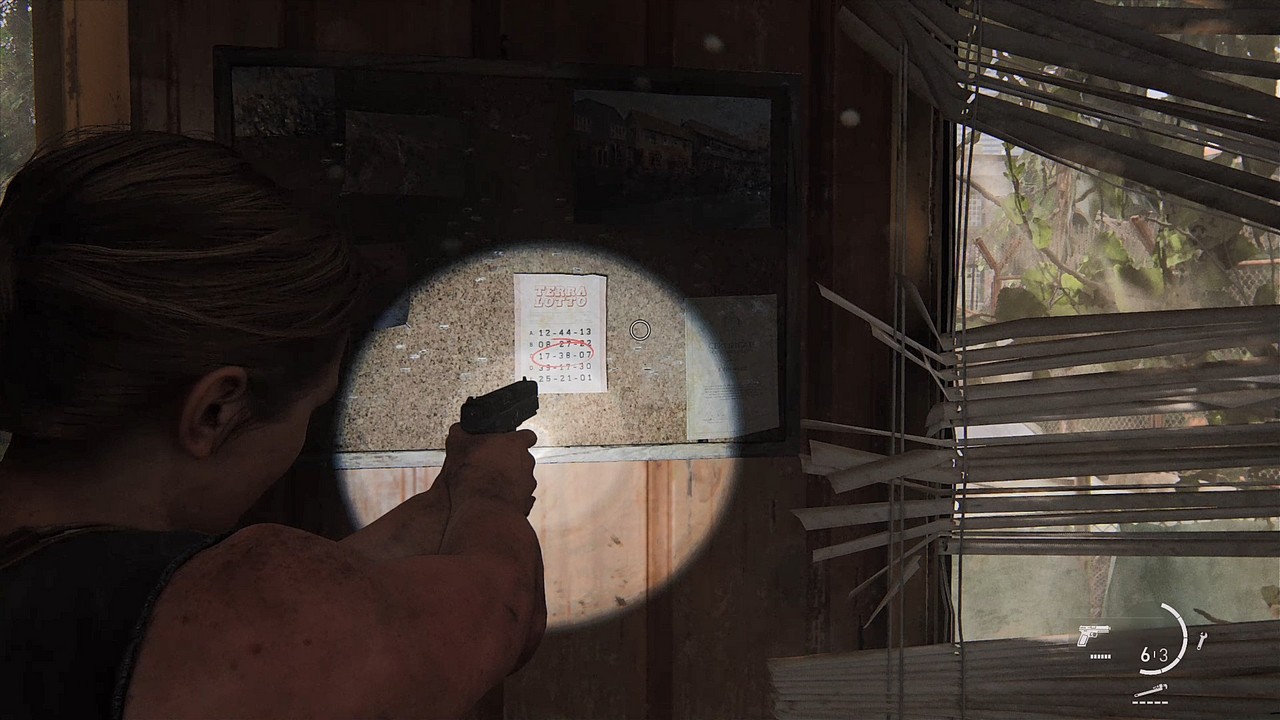The height and width of the screenshot is (720, 1280).
Task: Click the reserve ammo count reading 3
Action: [1165, 654]
